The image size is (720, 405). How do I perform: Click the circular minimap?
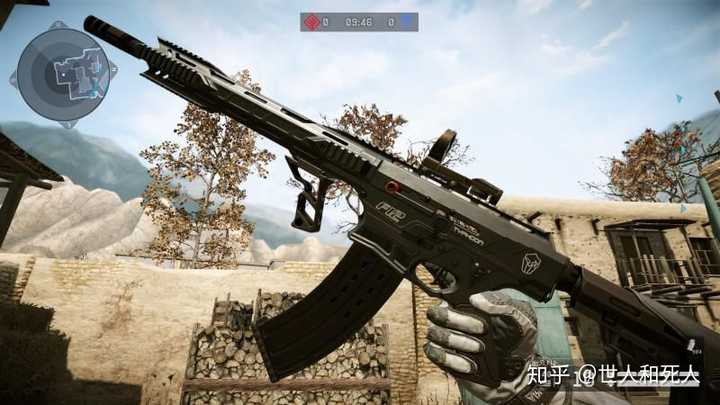(x=63, y=73)
